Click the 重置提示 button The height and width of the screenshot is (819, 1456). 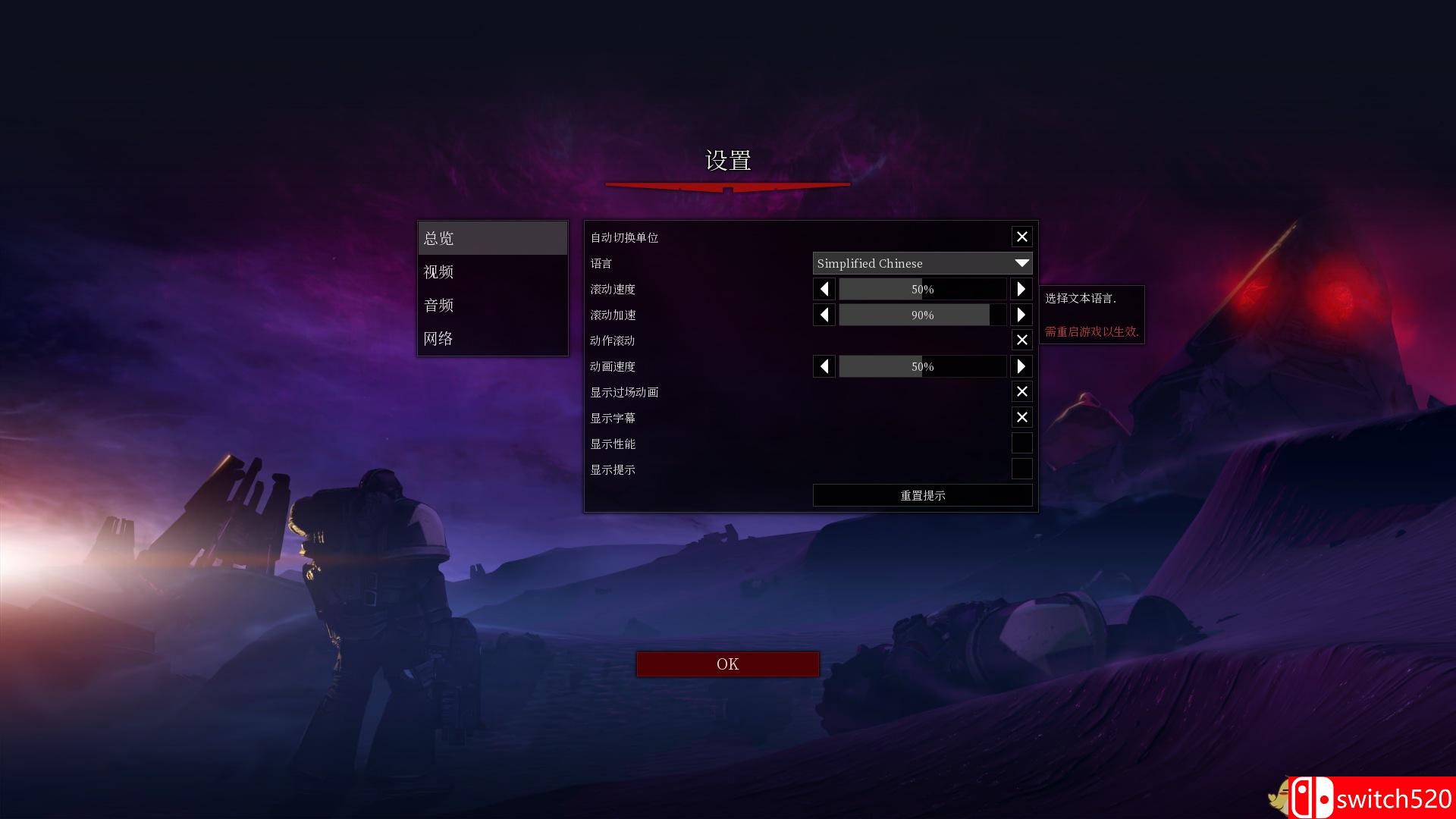tap(922, 495)
